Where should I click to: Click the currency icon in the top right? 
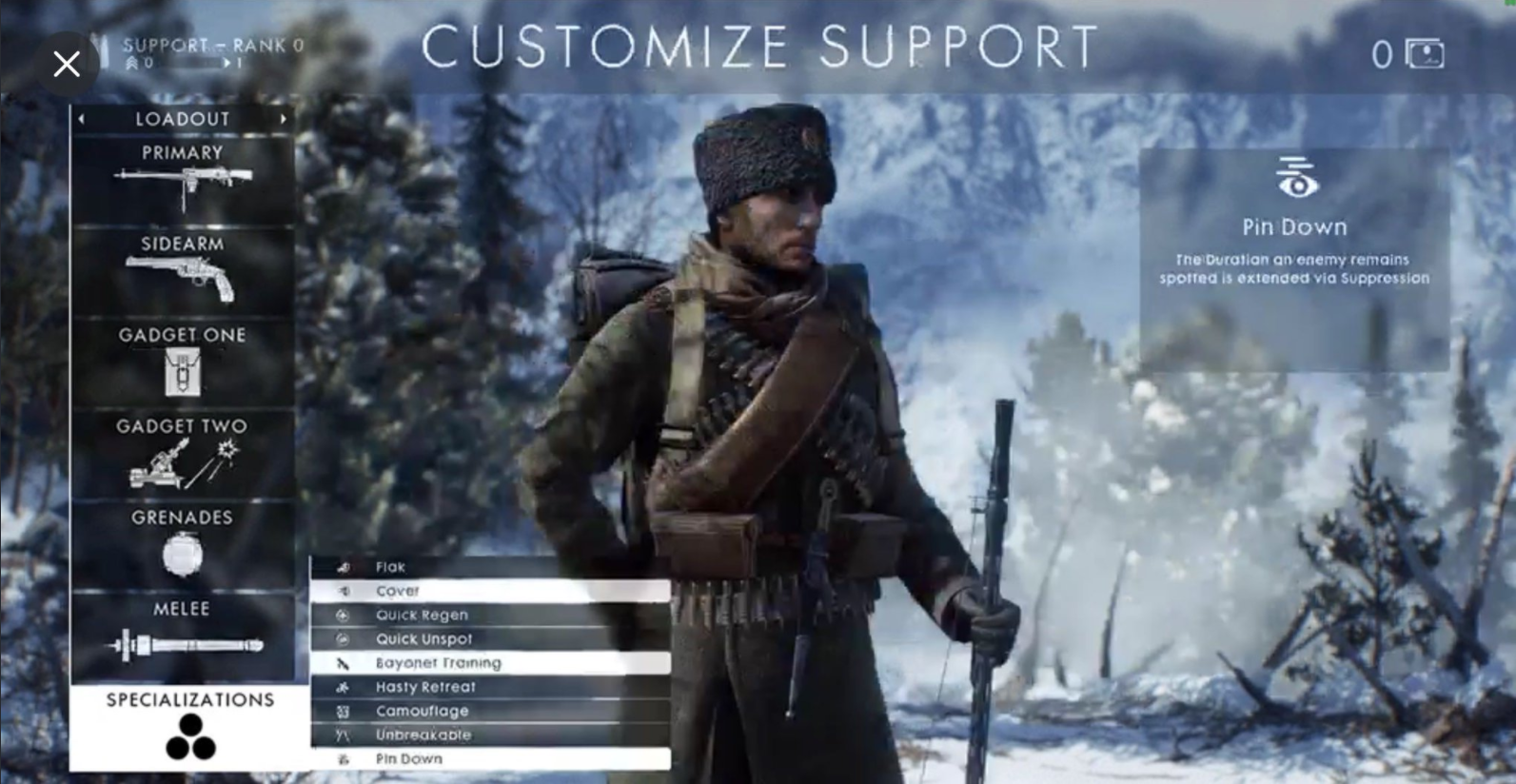point(1423,54)
